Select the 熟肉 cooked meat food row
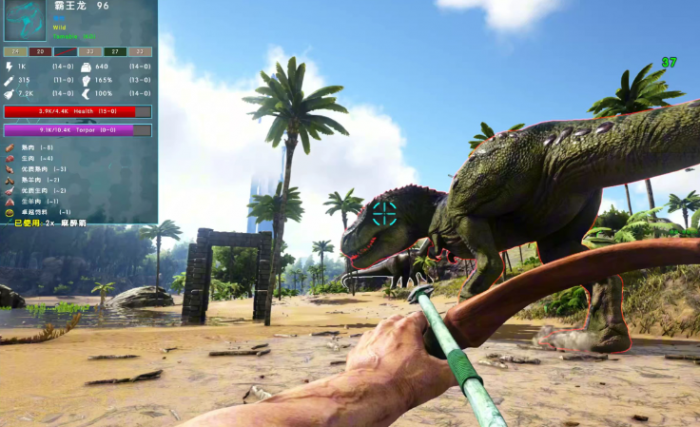The width and height of the screenshot is (700, 427). click(x=30, y=147)
